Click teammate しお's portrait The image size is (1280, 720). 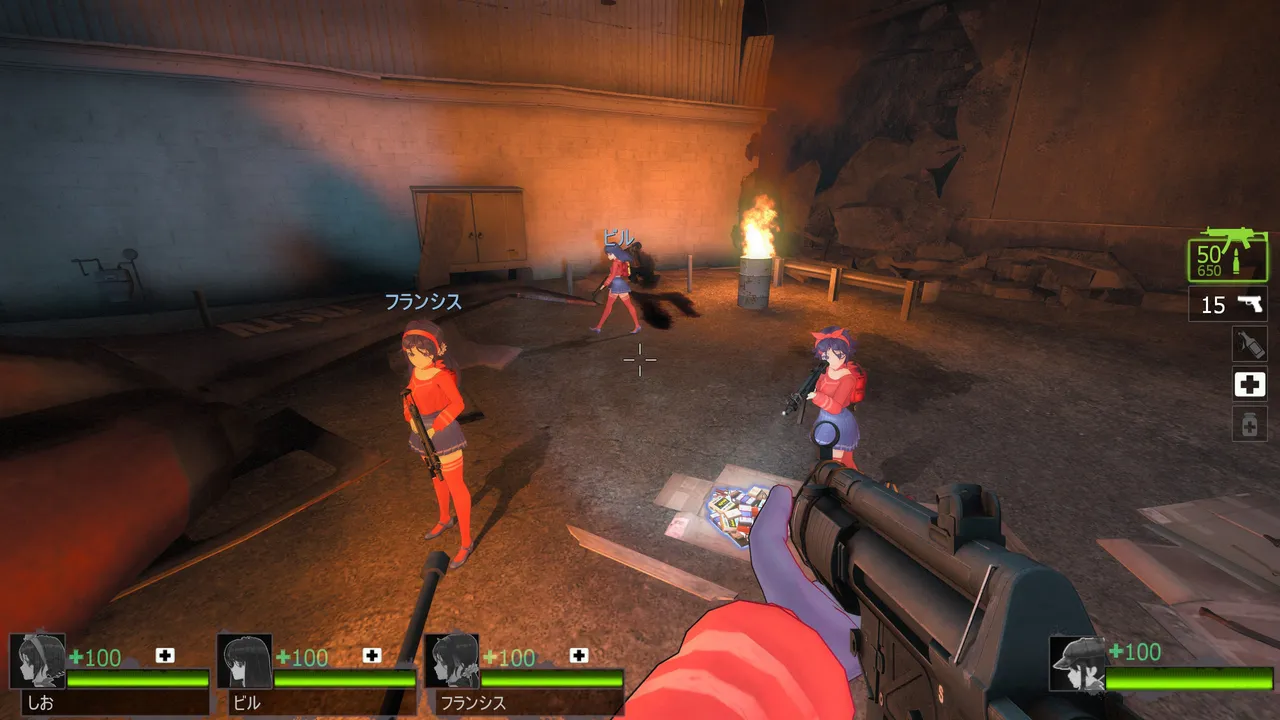tap(38, 661)
